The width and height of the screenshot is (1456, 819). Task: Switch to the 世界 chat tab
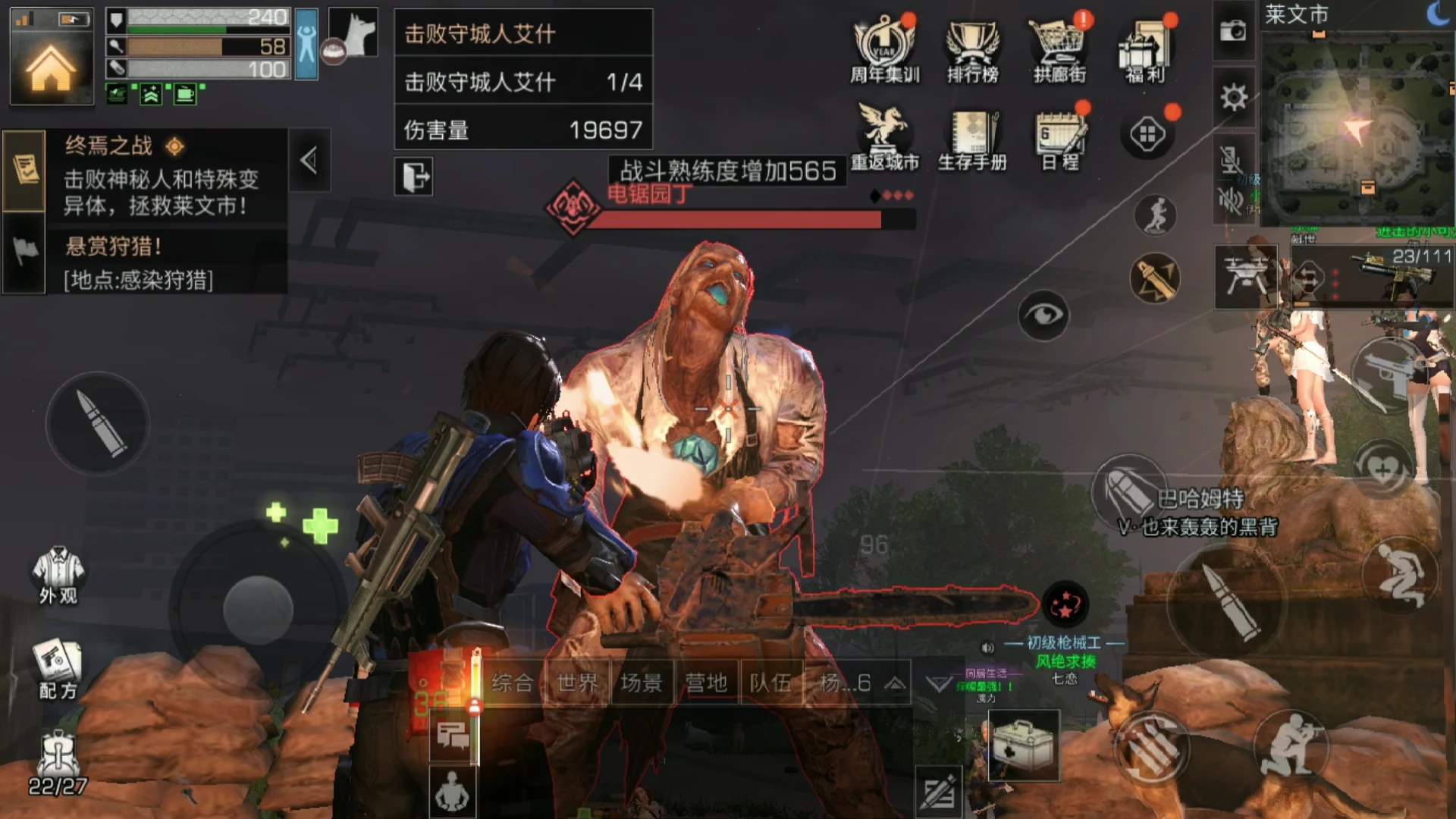pyautogui.click(x=578, y=682)
